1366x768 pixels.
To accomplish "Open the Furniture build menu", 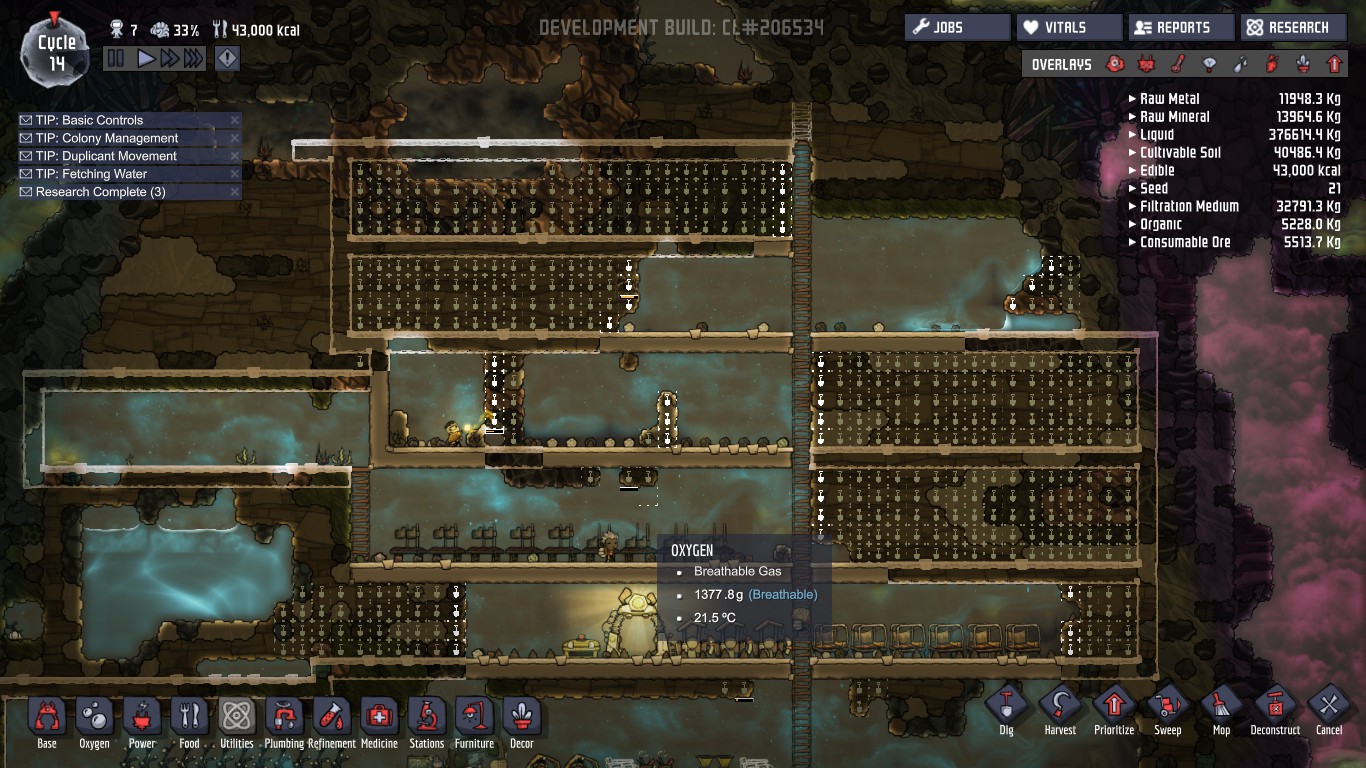I will click(474, 722).
